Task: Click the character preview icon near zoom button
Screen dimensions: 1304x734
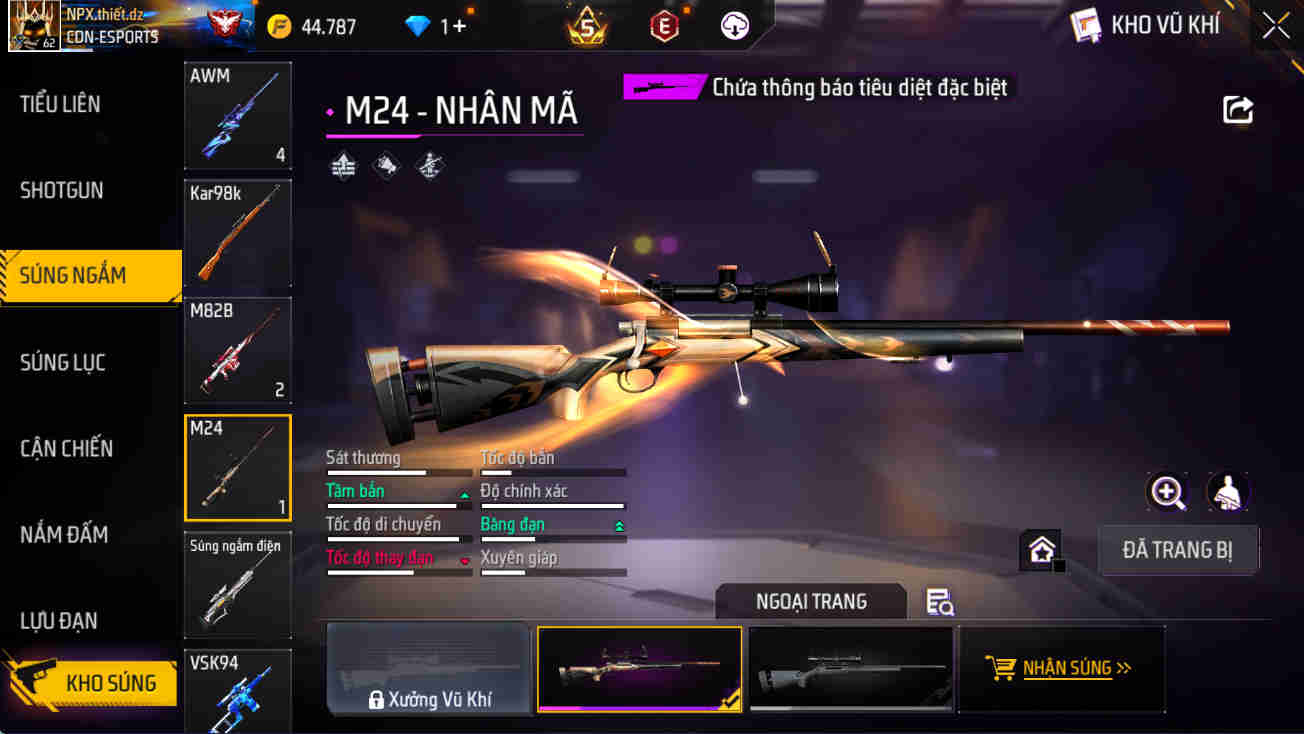Action: (1228, 492)
